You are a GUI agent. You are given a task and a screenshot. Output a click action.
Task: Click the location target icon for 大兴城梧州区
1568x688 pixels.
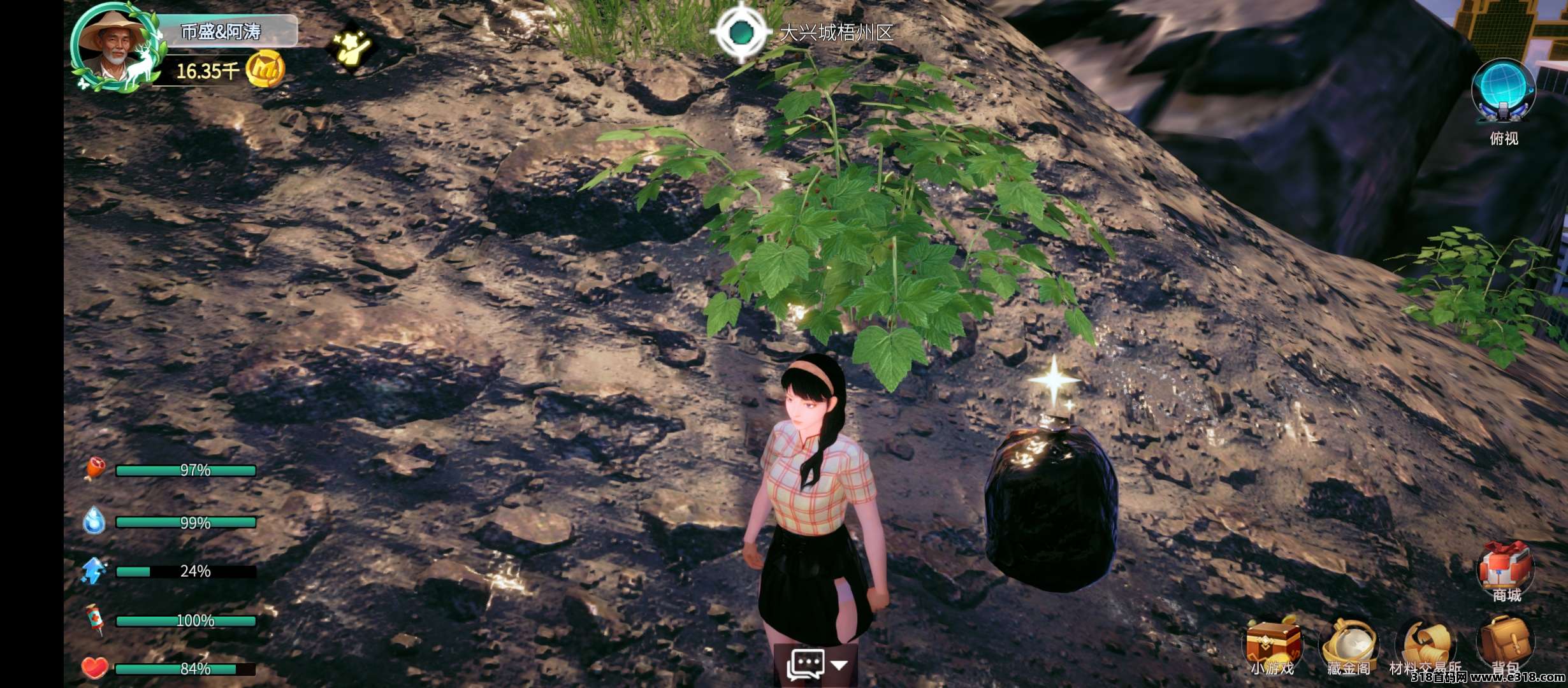(x=740, y=32)
